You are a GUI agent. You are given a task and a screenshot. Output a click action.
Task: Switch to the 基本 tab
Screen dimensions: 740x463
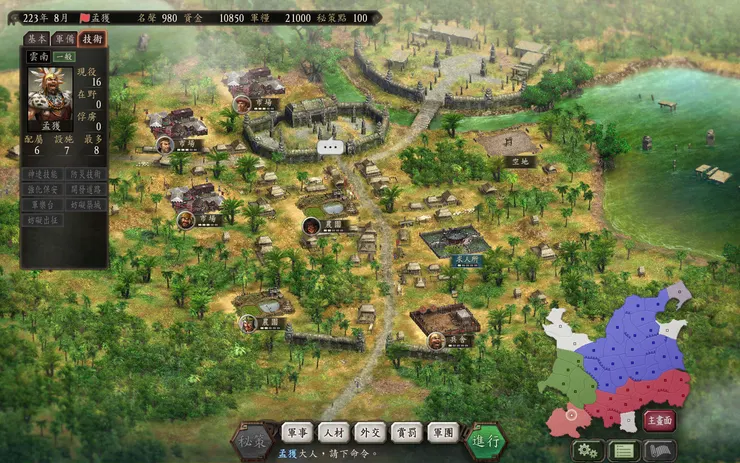35,39
